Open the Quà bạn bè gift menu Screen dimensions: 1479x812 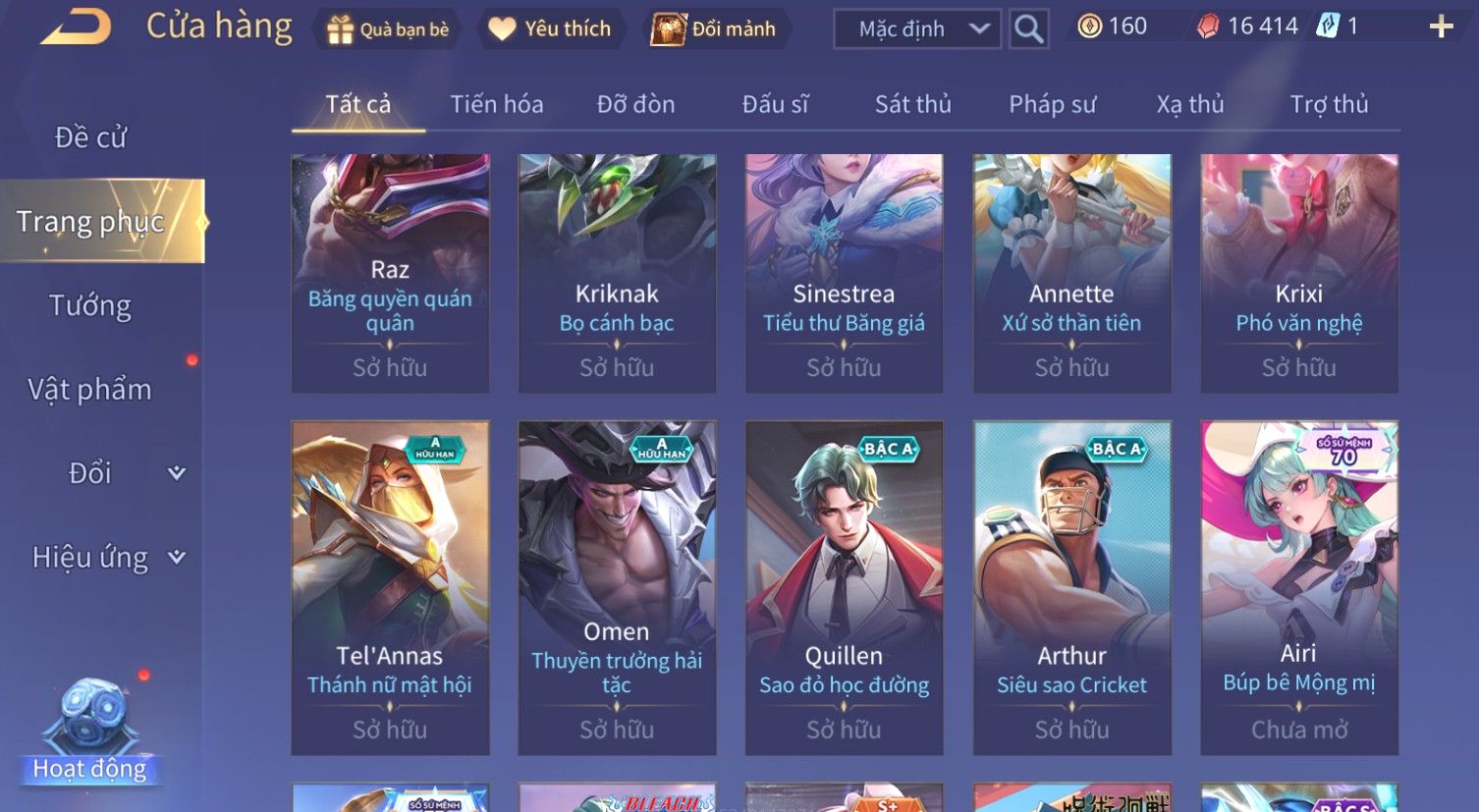387,29
